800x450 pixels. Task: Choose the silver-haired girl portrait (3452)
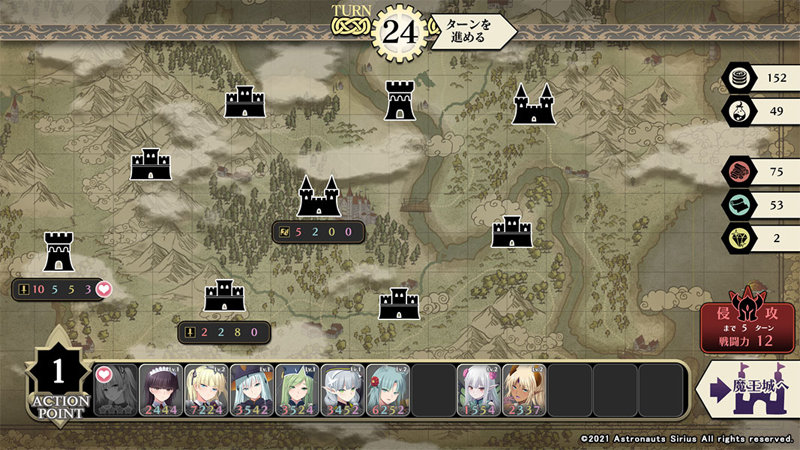pyautogui.click(x=342, y=390)
